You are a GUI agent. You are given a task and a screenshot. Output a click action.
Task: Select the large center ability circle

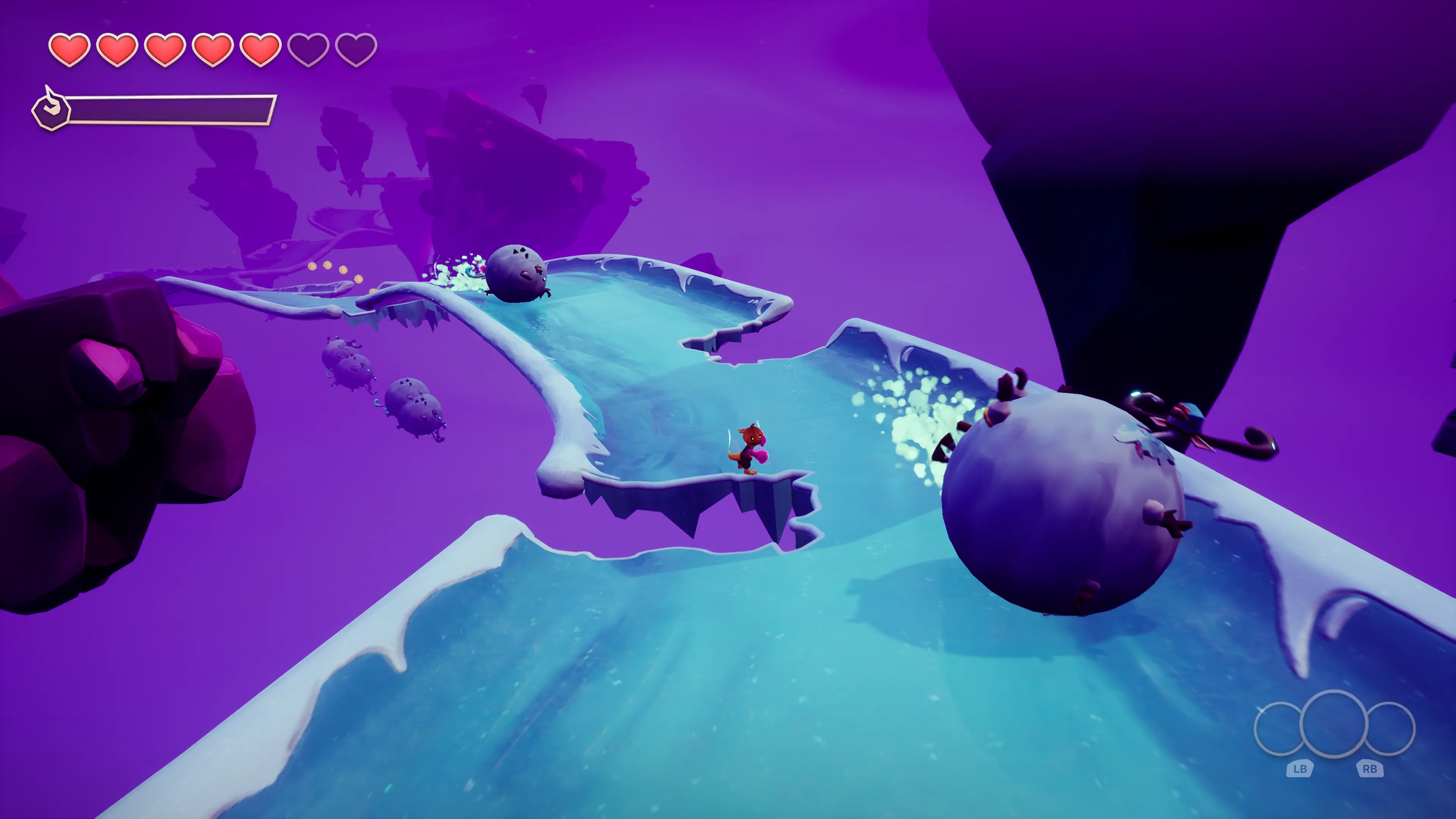point(1334,723)
